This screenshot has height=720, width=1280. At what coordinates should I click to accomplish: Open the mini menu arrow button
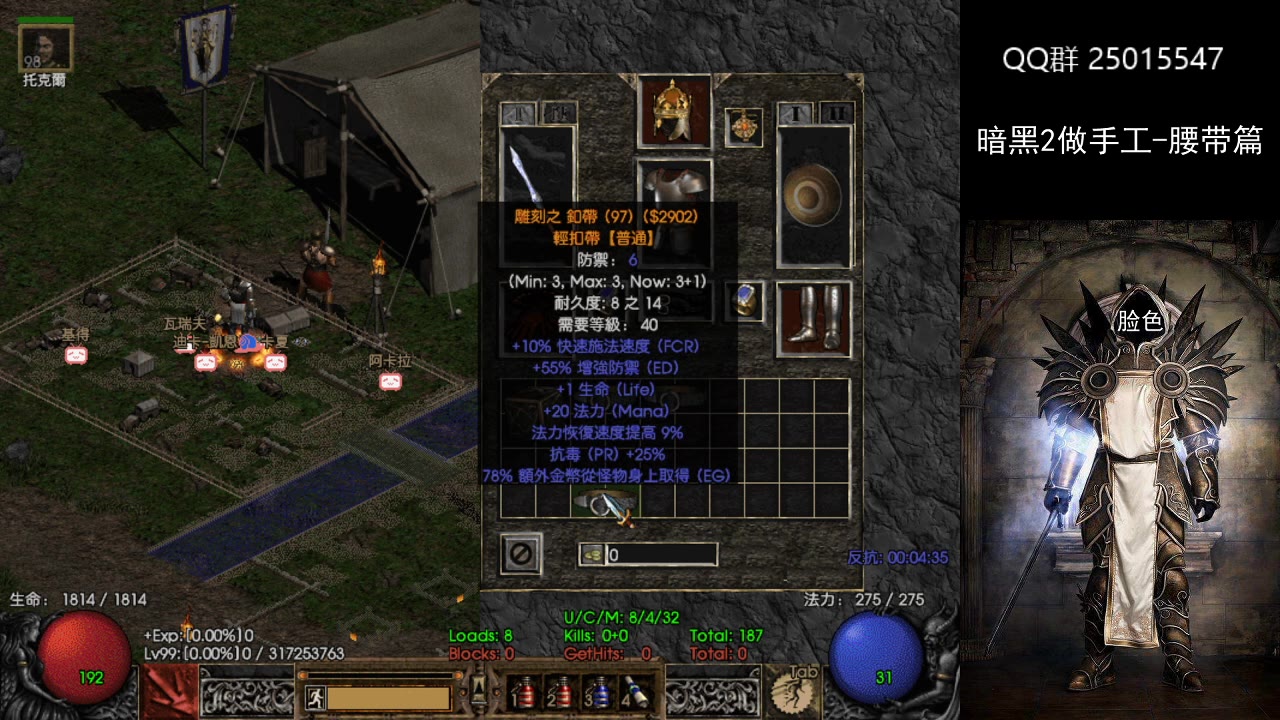478,690
